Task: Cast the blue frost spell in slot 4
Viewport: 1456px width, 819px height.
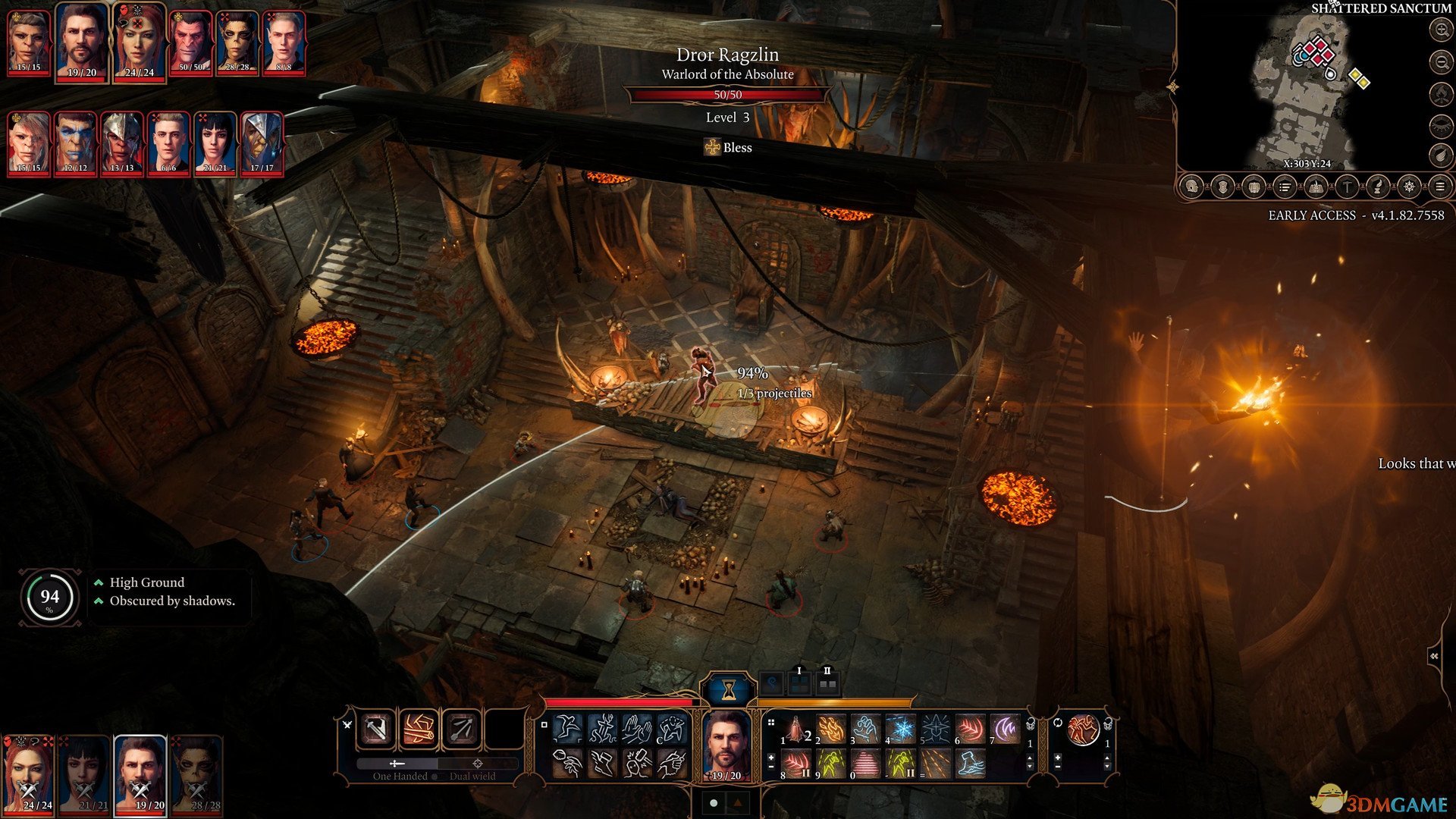Action: pyautogui.click(x=901, y=730)
